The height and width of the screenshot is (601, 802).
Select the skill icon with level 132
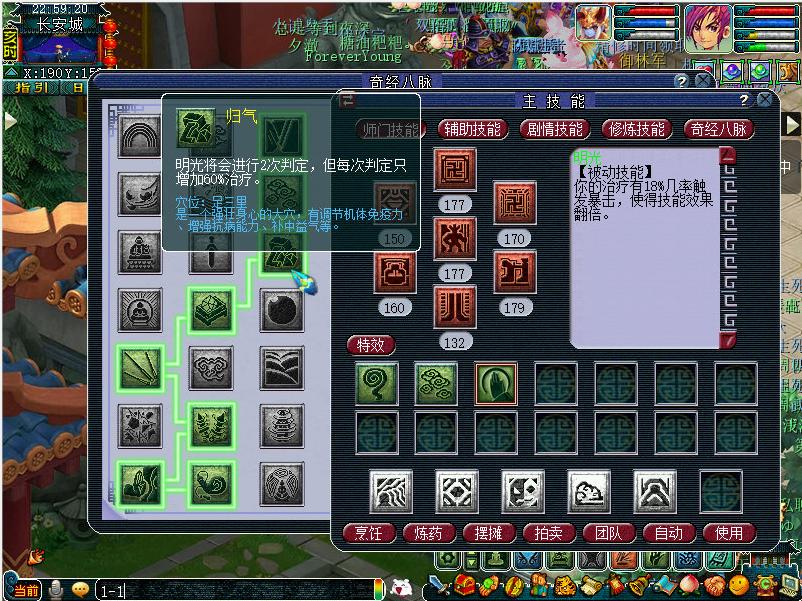point(455,307)
